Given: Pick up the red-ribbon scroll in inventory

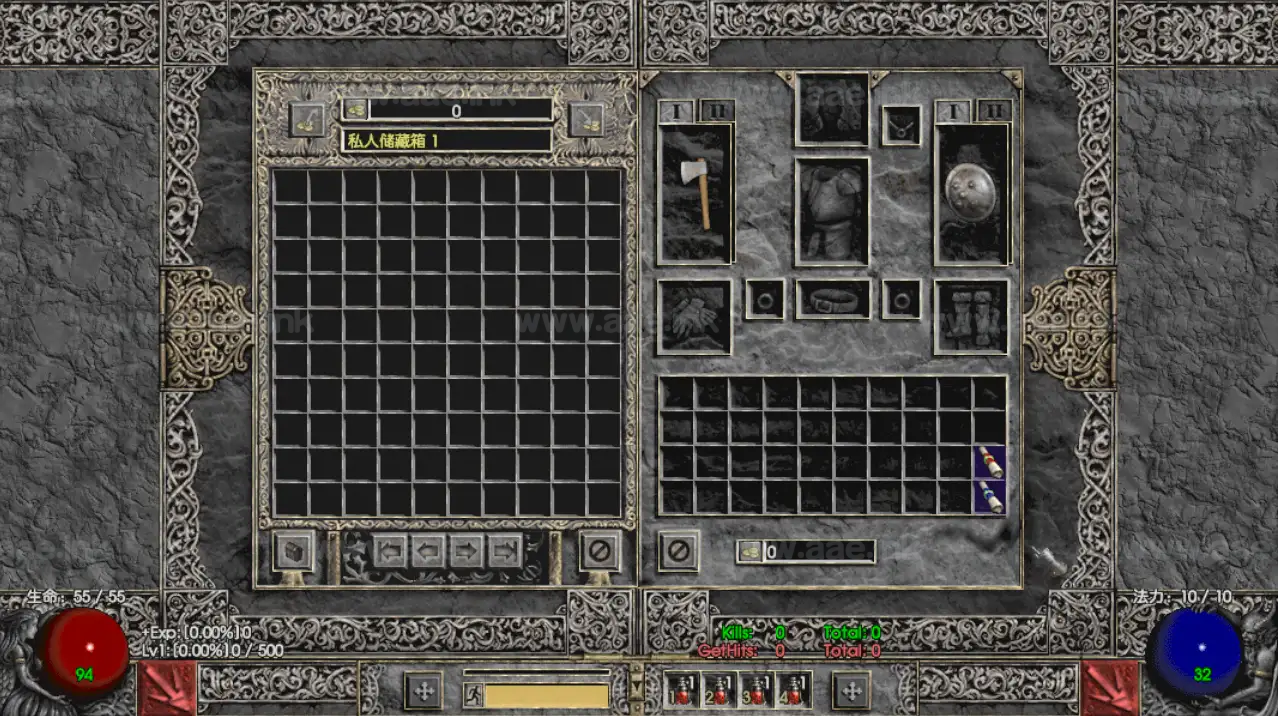Looking at the screenshot, I should tap(990, 462).
